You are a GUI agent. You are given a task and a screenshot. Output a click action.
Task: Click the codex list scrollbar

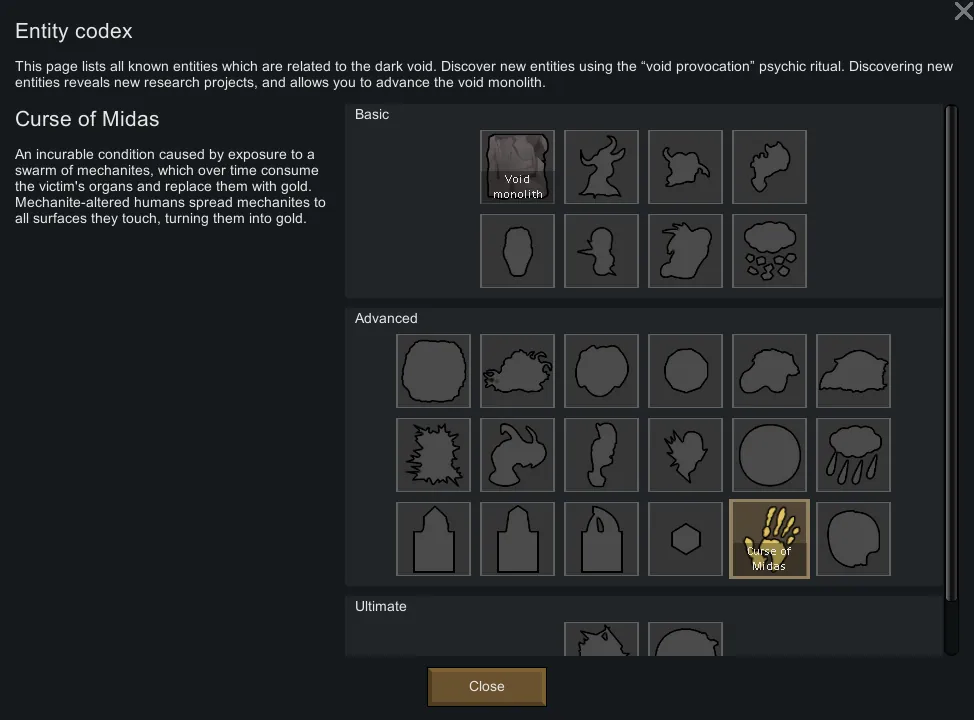point(950,380)
